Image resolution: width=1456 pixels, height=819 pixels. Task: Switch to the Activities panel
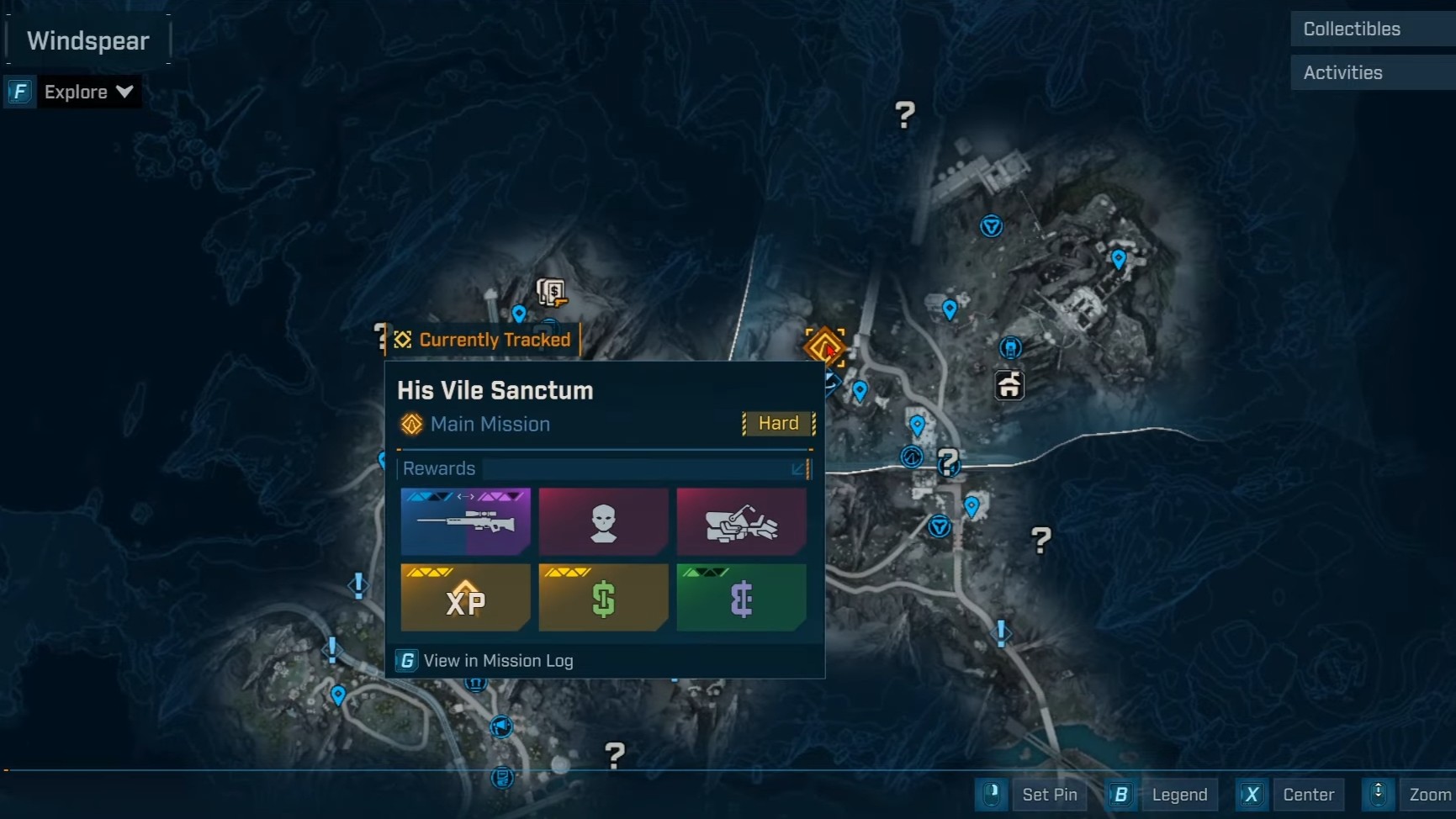(1370, 72)
